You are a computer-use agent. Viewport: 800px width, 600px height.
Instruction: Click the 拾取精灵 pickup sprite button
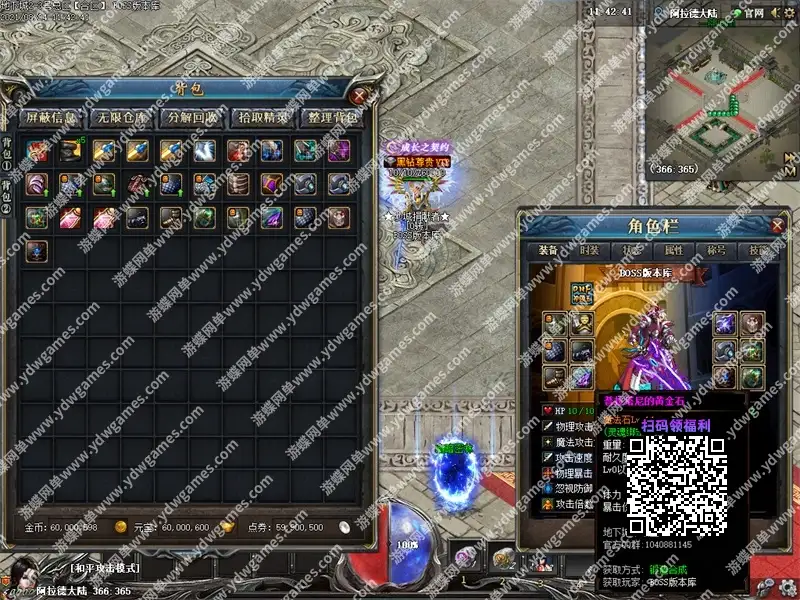pyautogui.click(x=263, y=118)
